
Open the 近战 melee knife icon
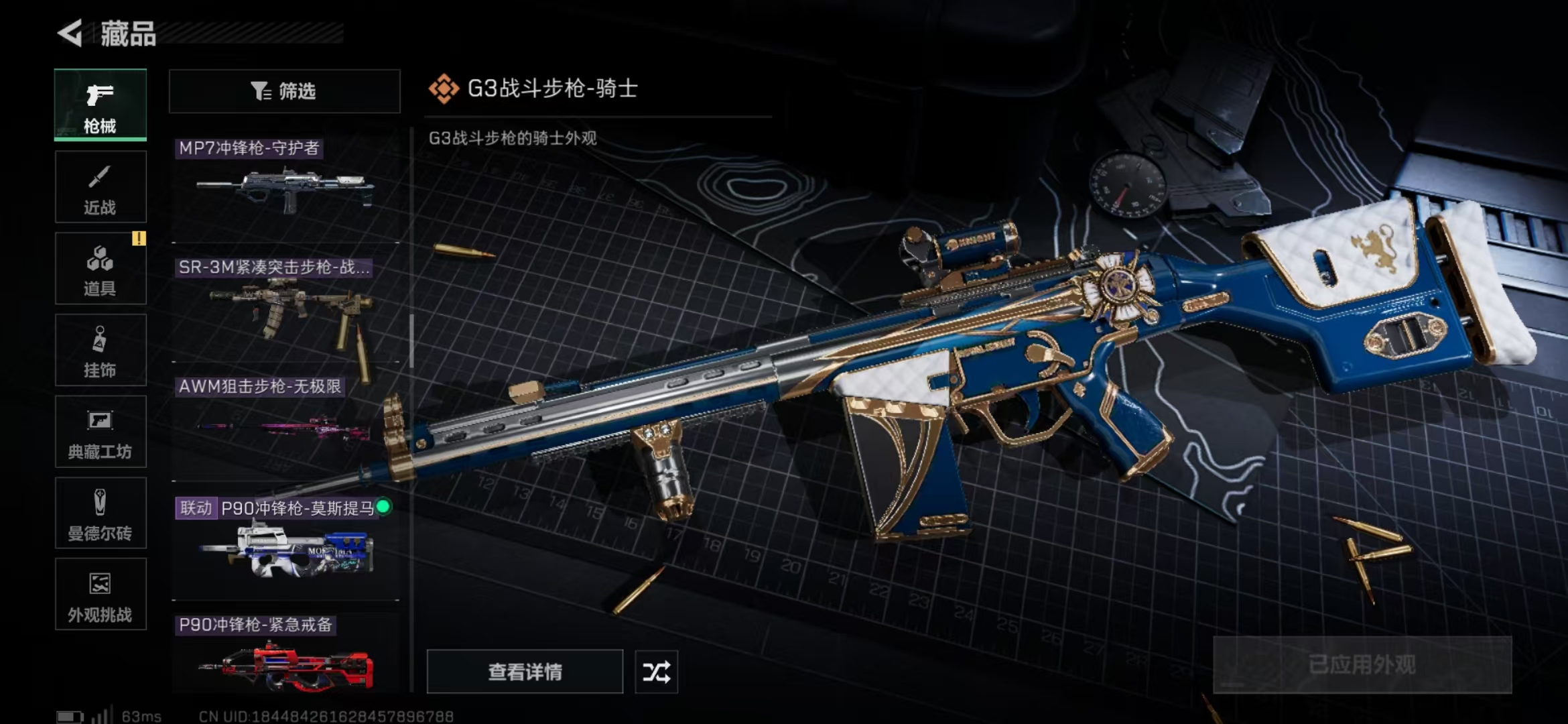pos(99,178)
